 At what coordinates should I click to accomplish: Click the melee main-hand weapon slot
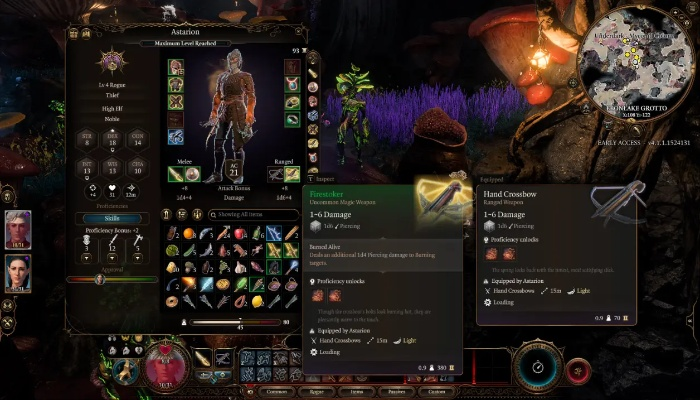176,175
